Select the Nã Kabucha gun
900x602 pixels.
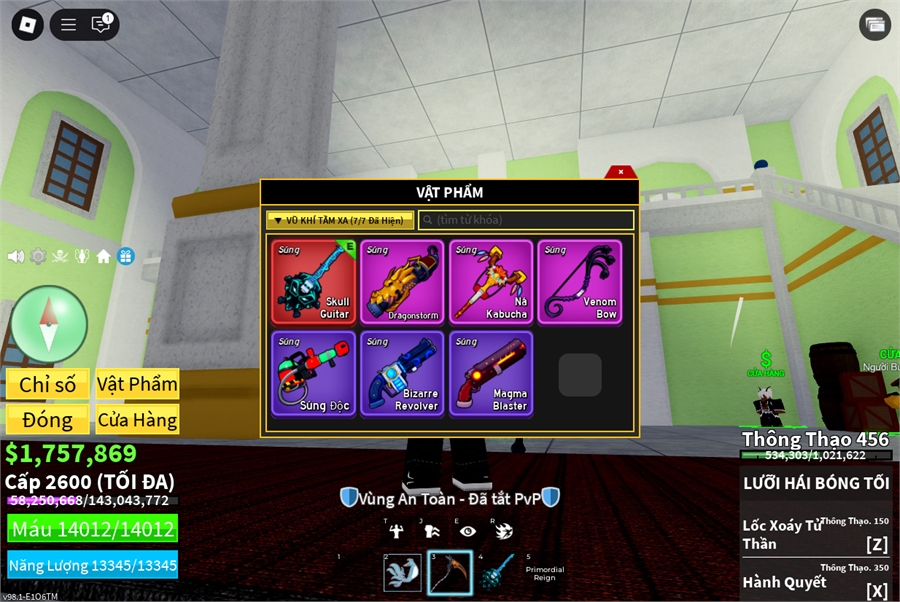click(x=491, y=281)
